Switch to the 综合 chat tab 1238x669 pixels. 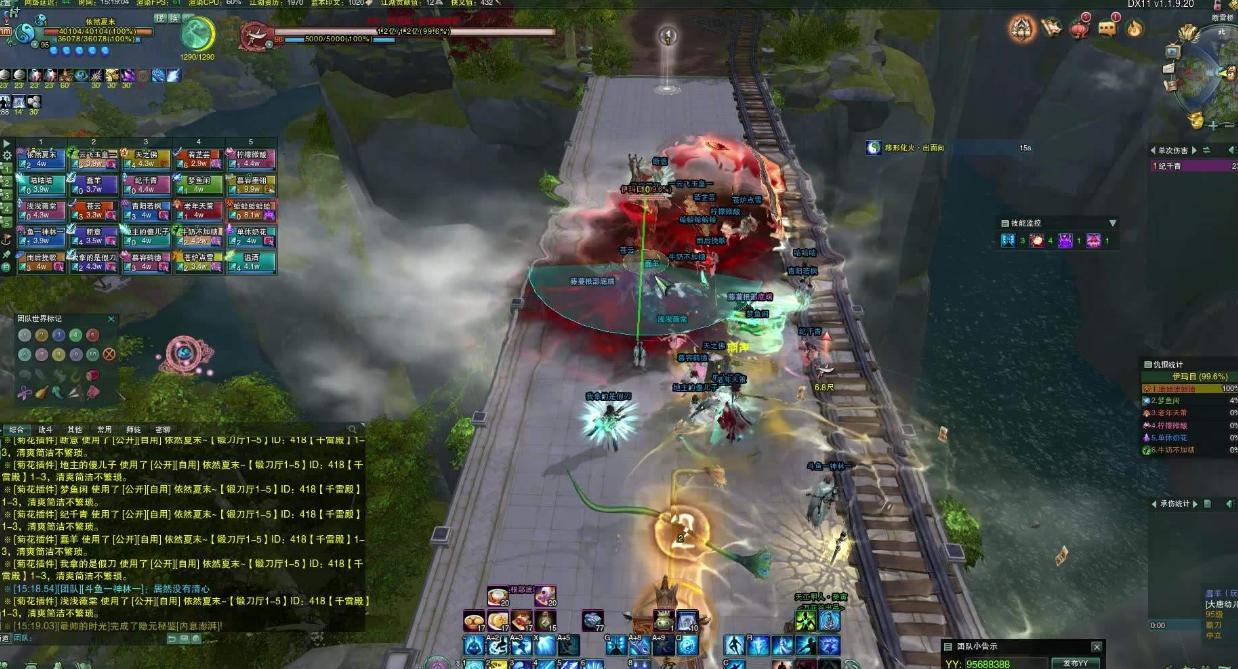17,429
